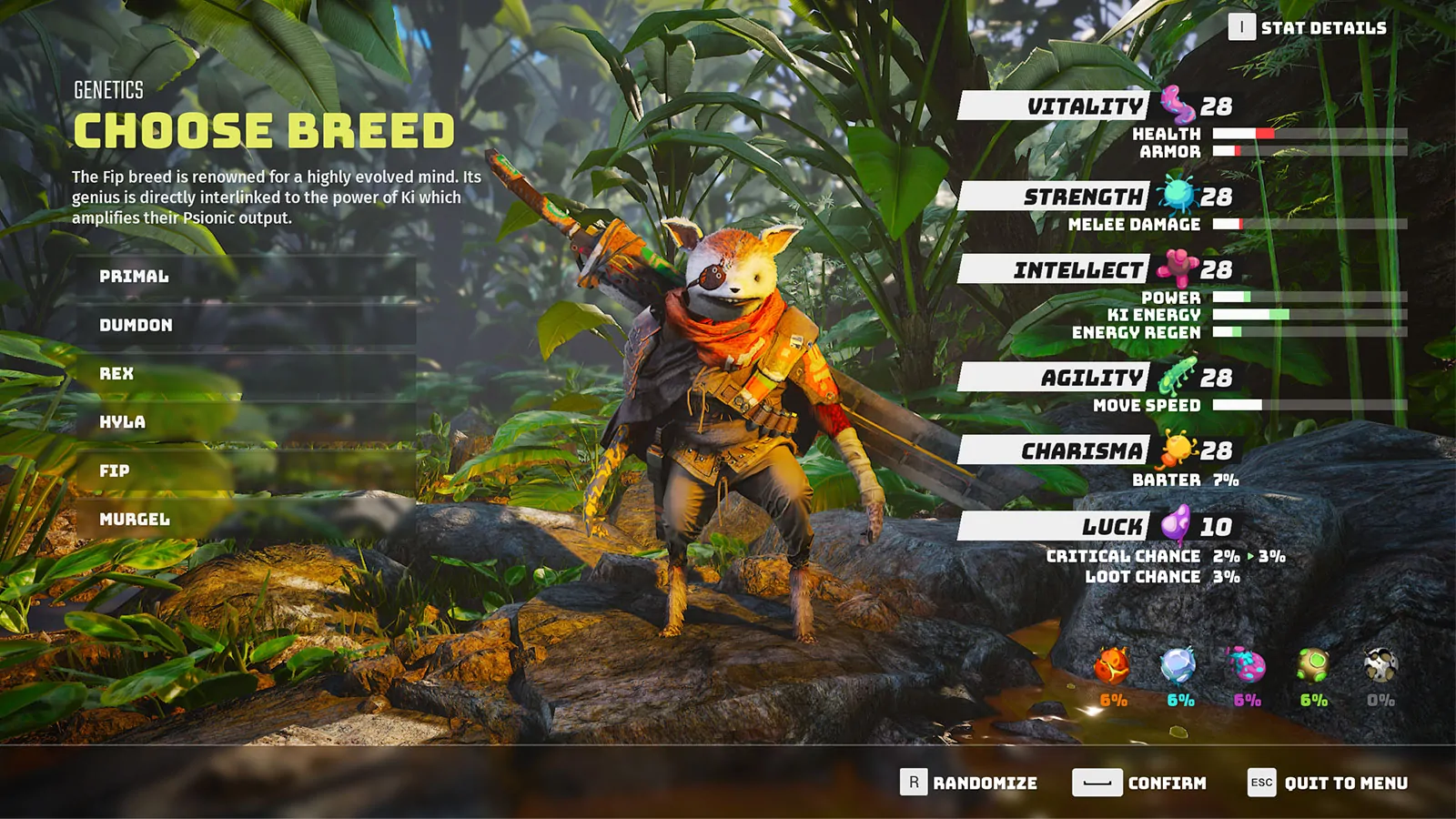Show the Stat Details panel
This screenshot has height=819, width=1456.
point(1308,28)
